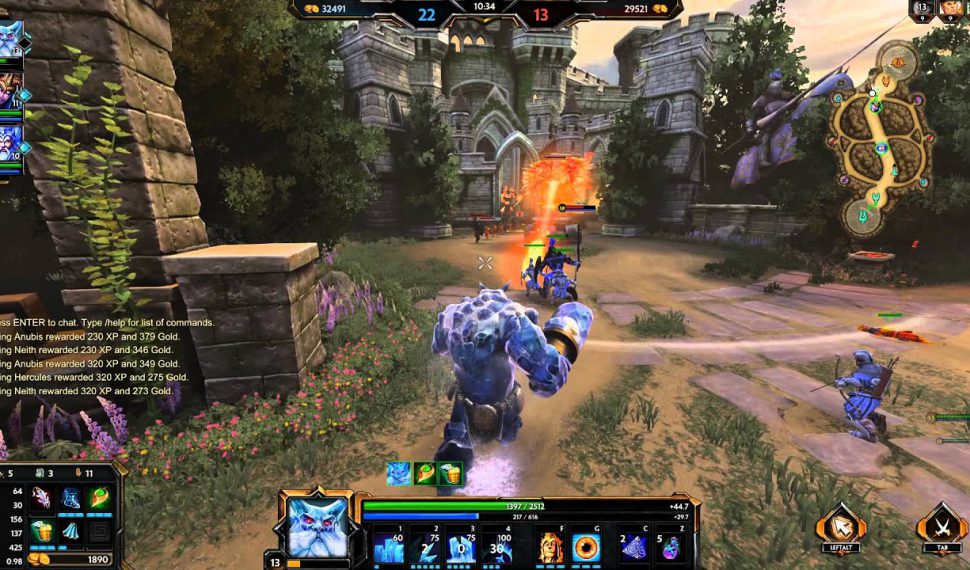This screenshot has height=570, width=970.
Task: Cast the ultimate ability in slot 4
Action: [x=496, y=546]
